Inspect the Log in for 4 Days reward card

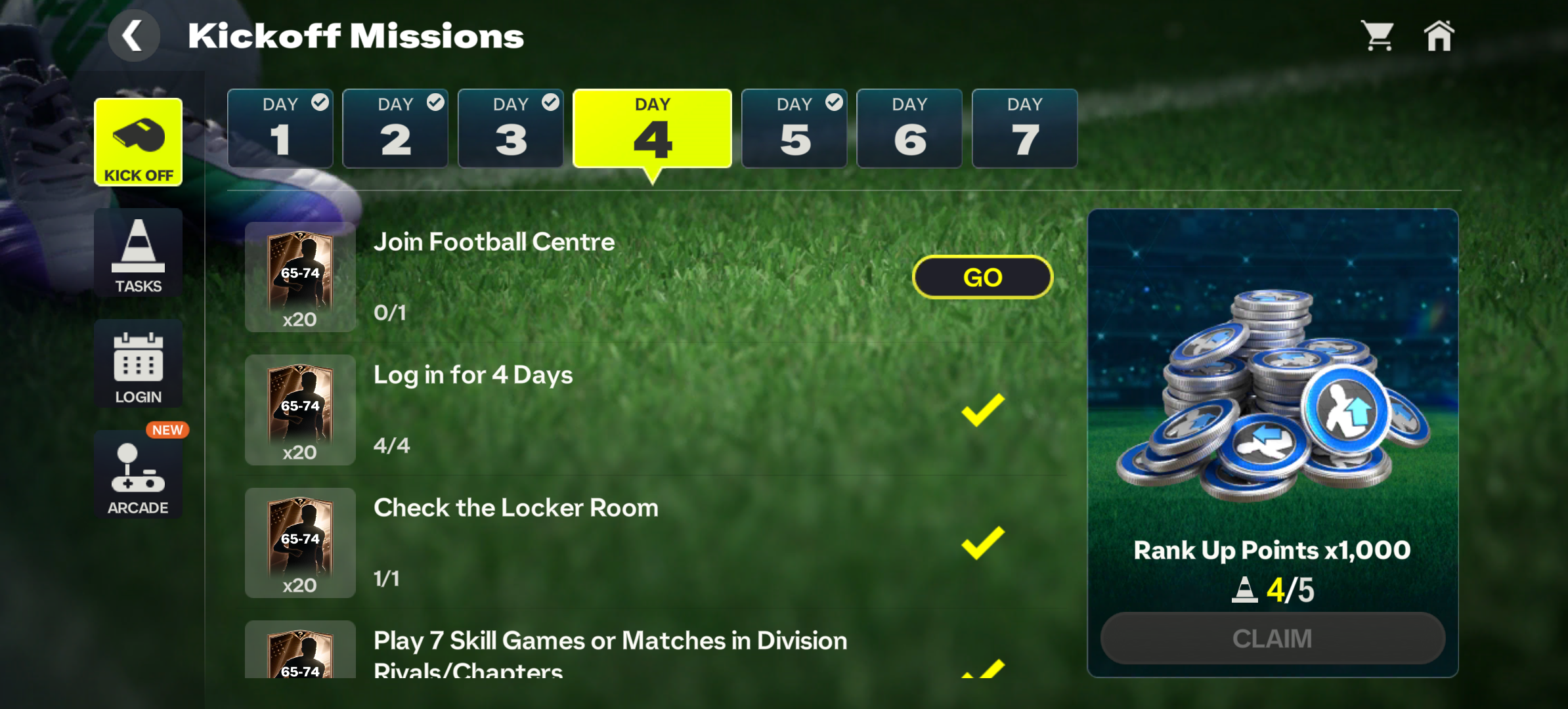(x=300, y=410)
